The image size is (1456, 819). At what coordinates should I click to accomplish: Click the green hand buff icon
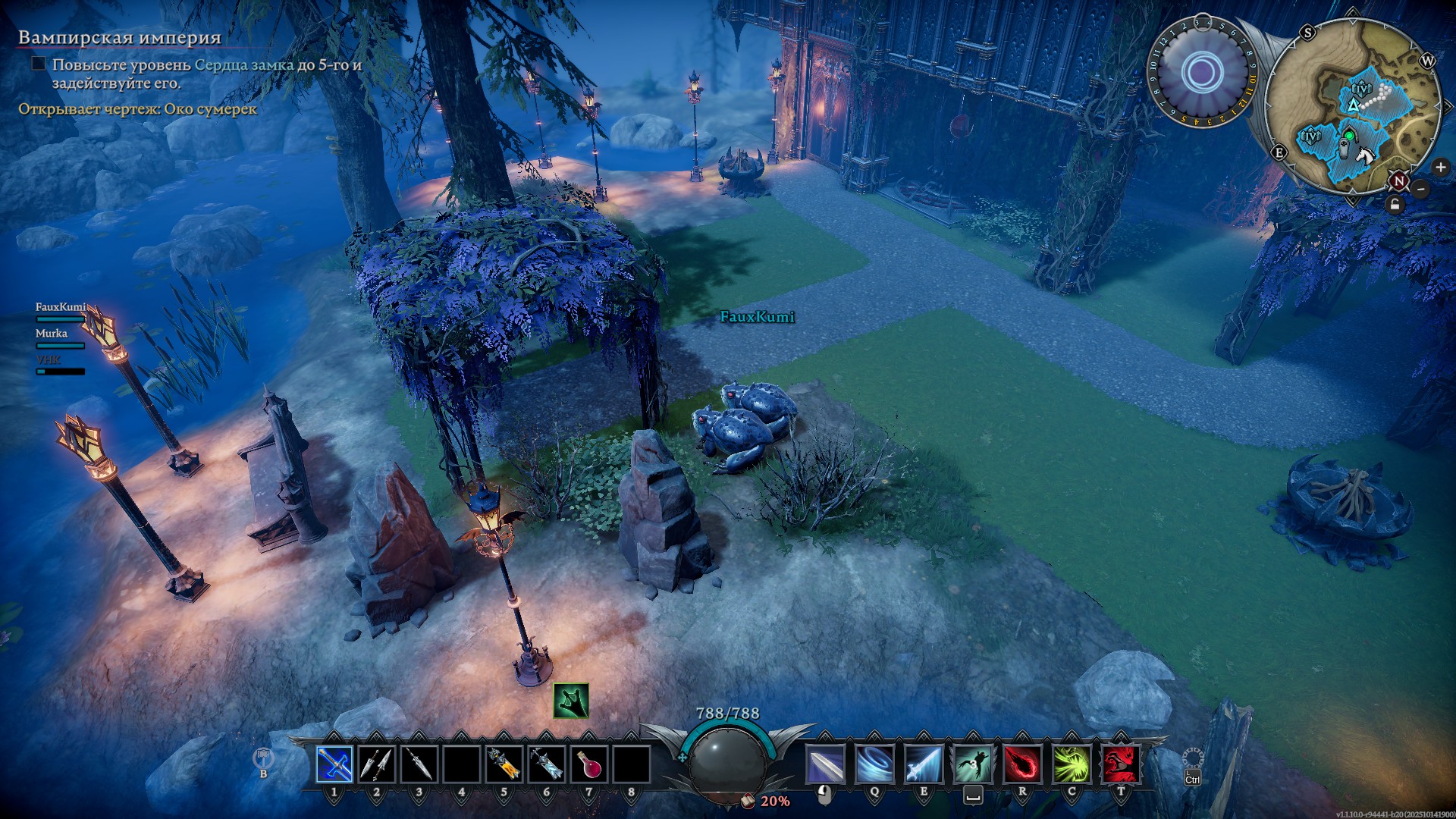[571, 701]
